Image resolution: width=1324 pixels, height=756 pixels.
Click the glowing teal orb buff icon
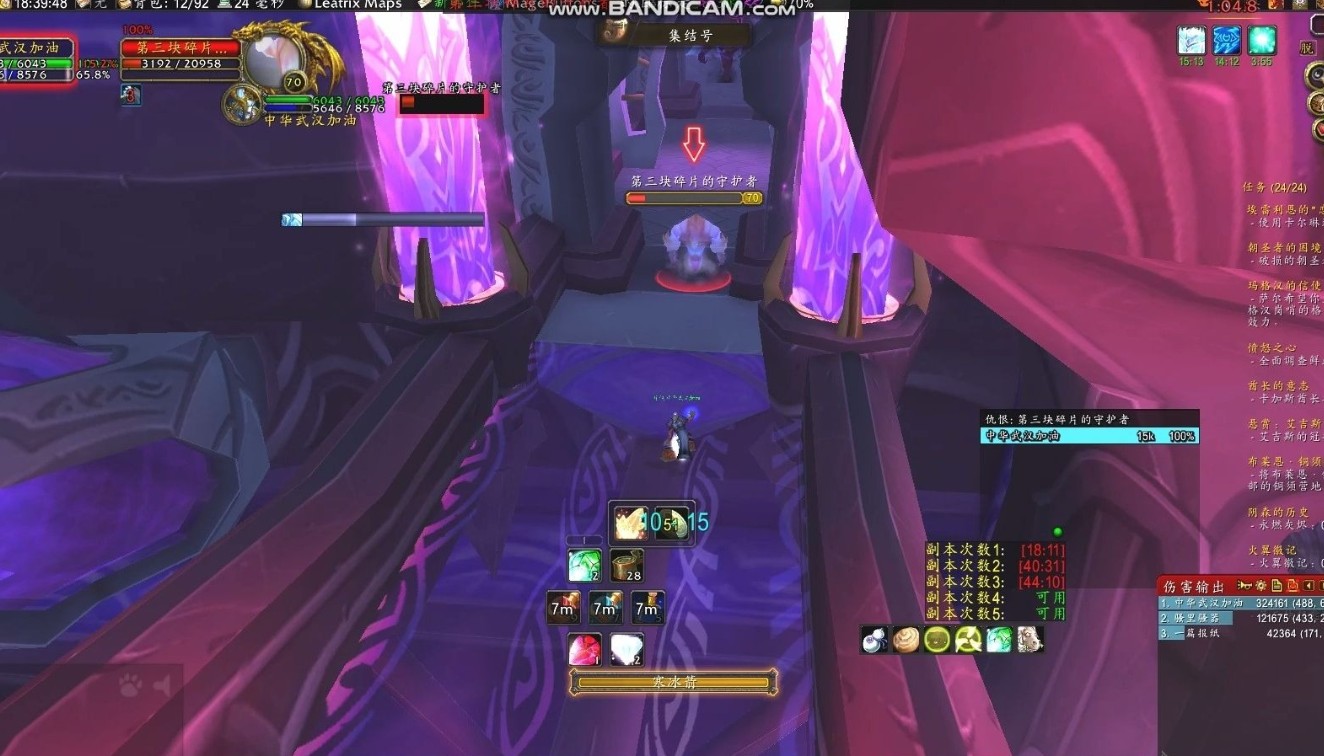coord(1262,41)
